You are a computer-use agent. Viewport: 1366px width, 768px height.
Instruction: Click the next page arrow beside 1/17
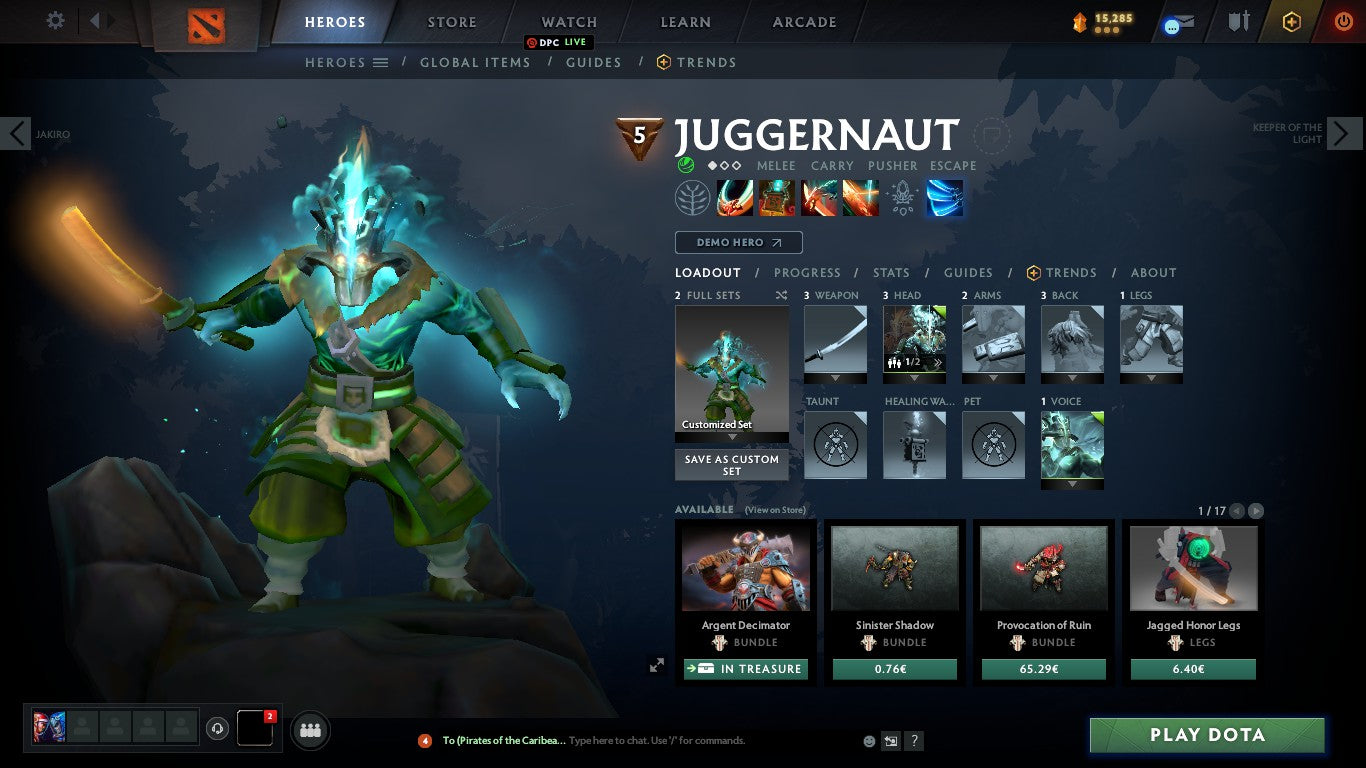point(1256,510)
